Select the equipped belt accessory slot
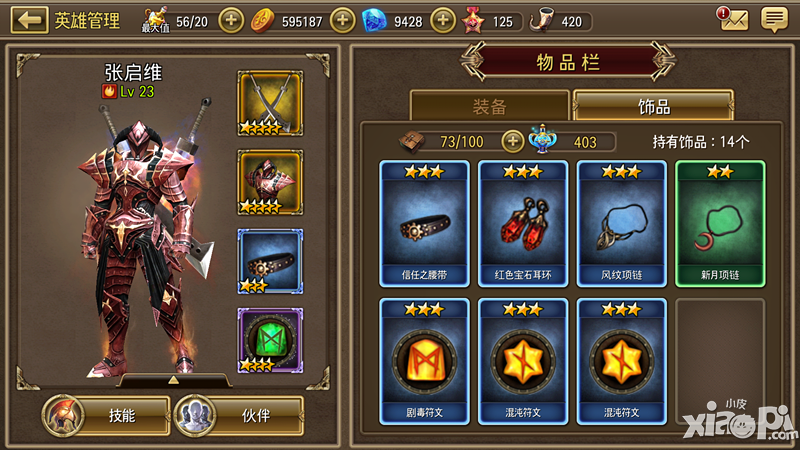Image resolution: width=800 pixels, height=450 pixels. pyautogui.click(x=270, y=262)
